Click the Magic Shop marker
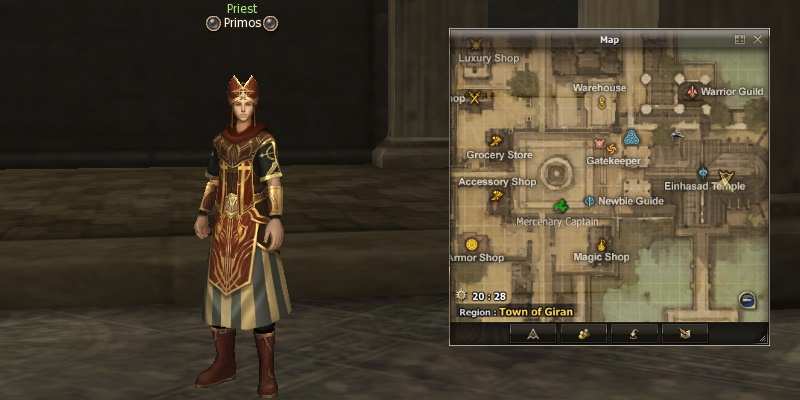This screenshot has width=800, height=400. click(602, 244)
